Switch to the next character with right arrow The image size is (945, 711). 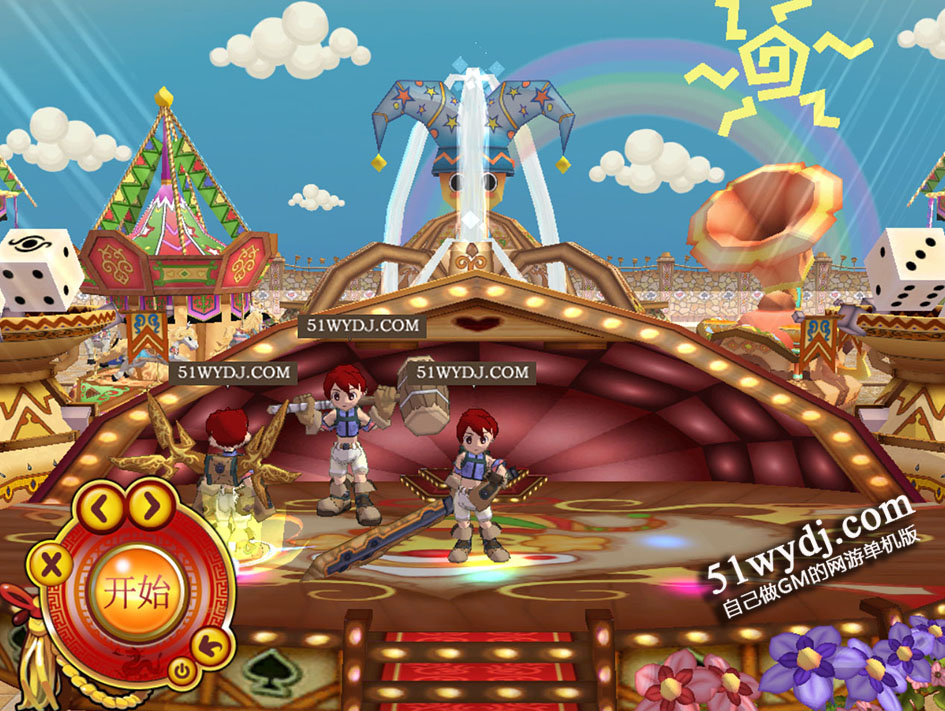[x=151, y=507]
